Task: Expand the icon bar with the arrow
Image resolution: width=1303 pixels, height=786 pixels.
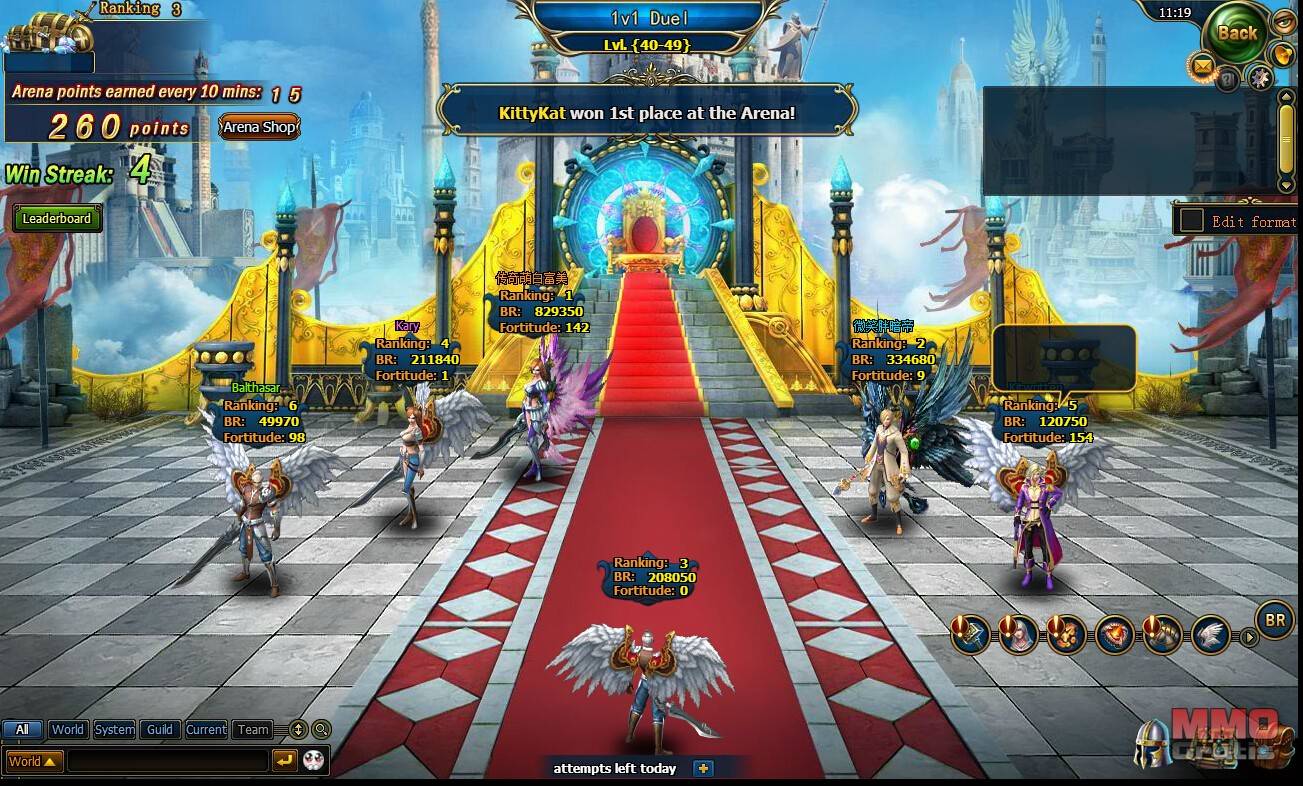Action: (x=1248, y=636)
